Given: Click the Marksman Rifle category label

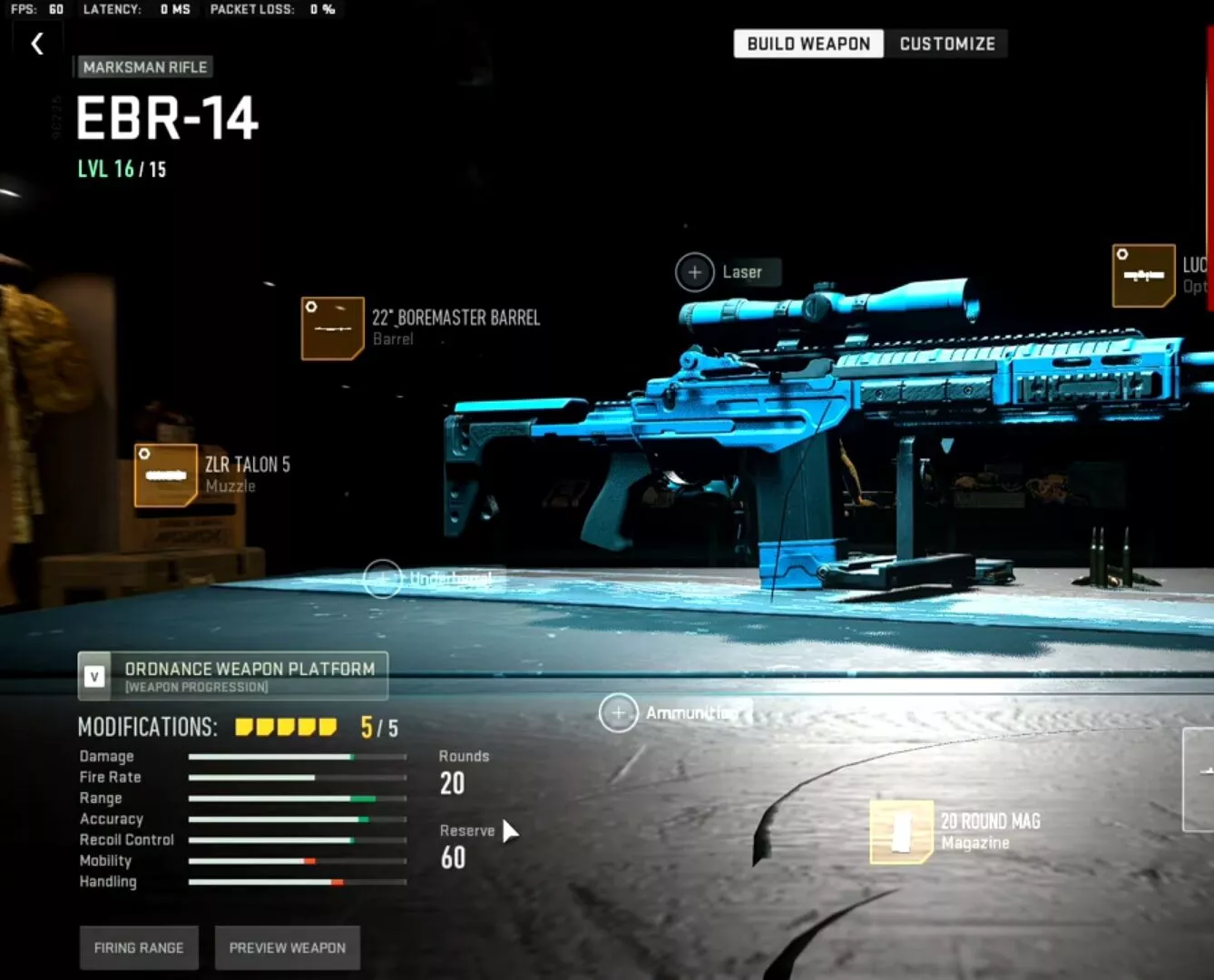Looking at the screenshot, I should 144,67.
